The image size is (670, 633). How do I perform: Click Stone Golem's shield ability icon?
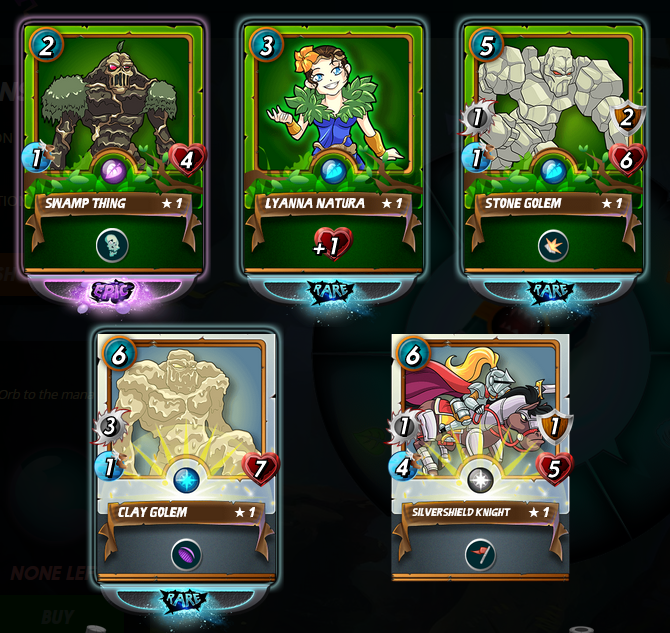553,245
